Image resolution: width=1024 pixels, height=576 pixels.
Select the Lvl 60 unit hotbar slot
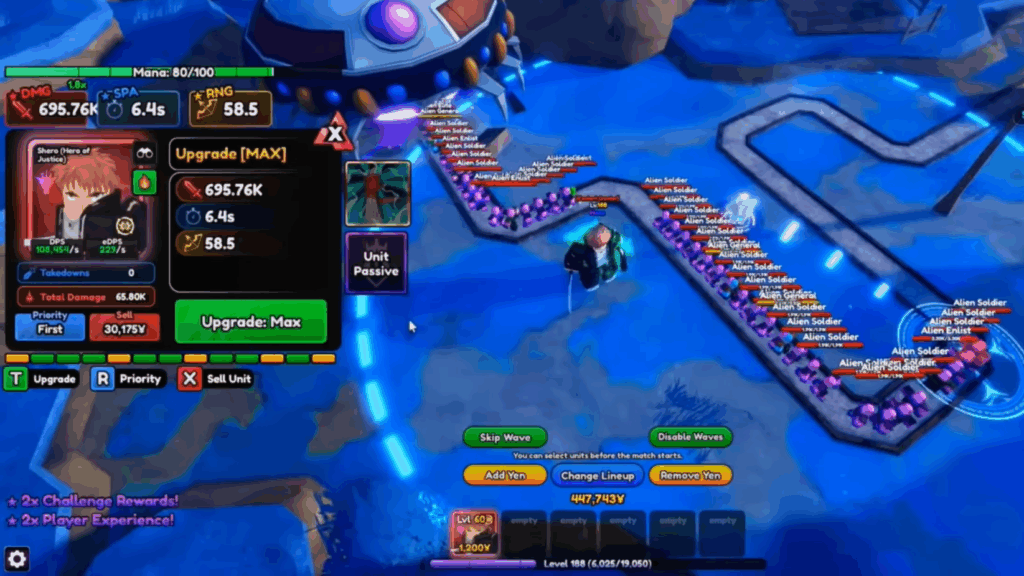pos(474,532)
